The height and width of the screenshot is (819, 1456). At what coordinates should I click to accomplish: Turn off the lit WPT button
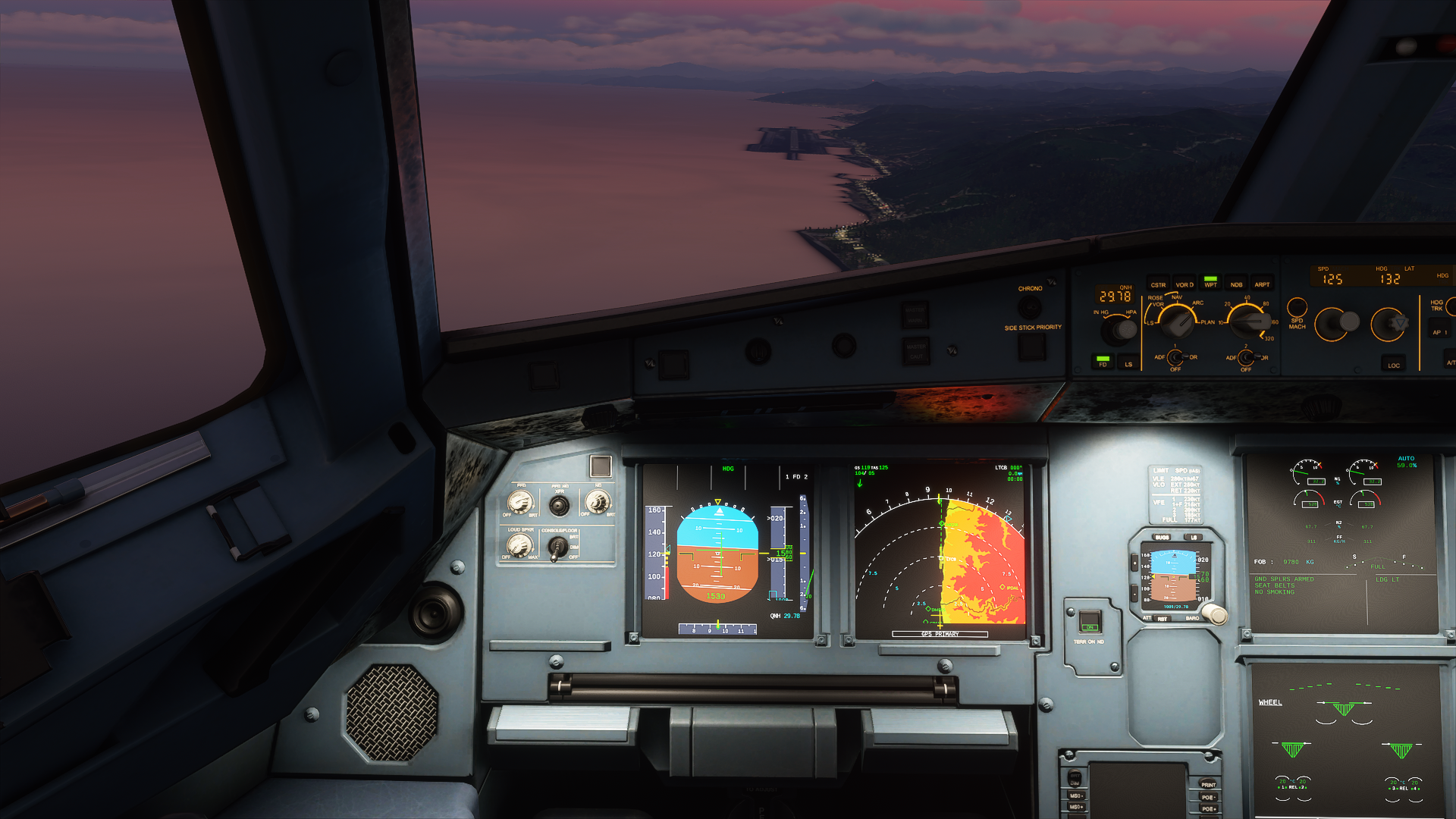click(x=1210, y=282)
